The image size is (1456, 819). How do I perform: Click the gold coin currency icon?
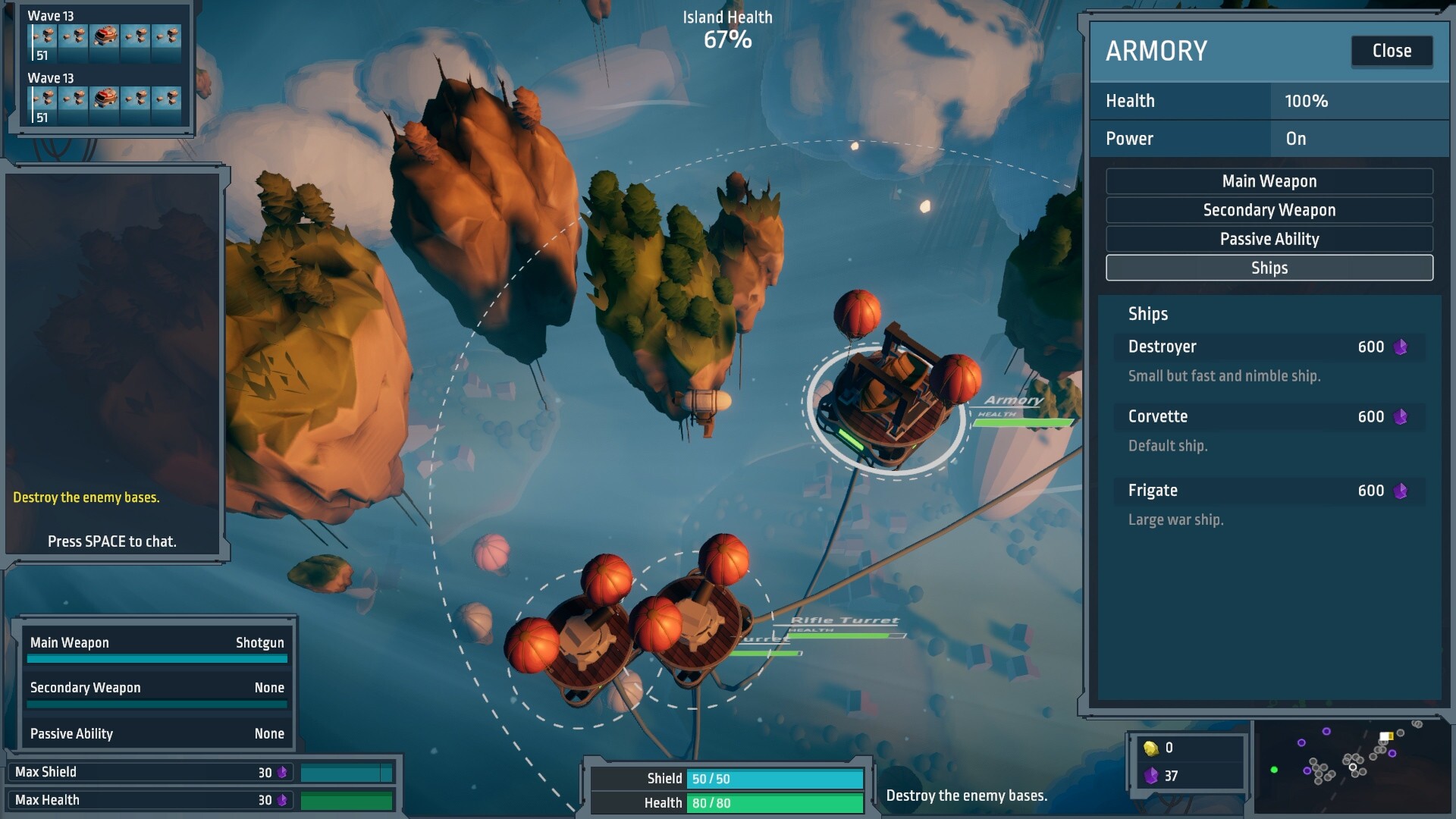click(x=1151, y=748)
